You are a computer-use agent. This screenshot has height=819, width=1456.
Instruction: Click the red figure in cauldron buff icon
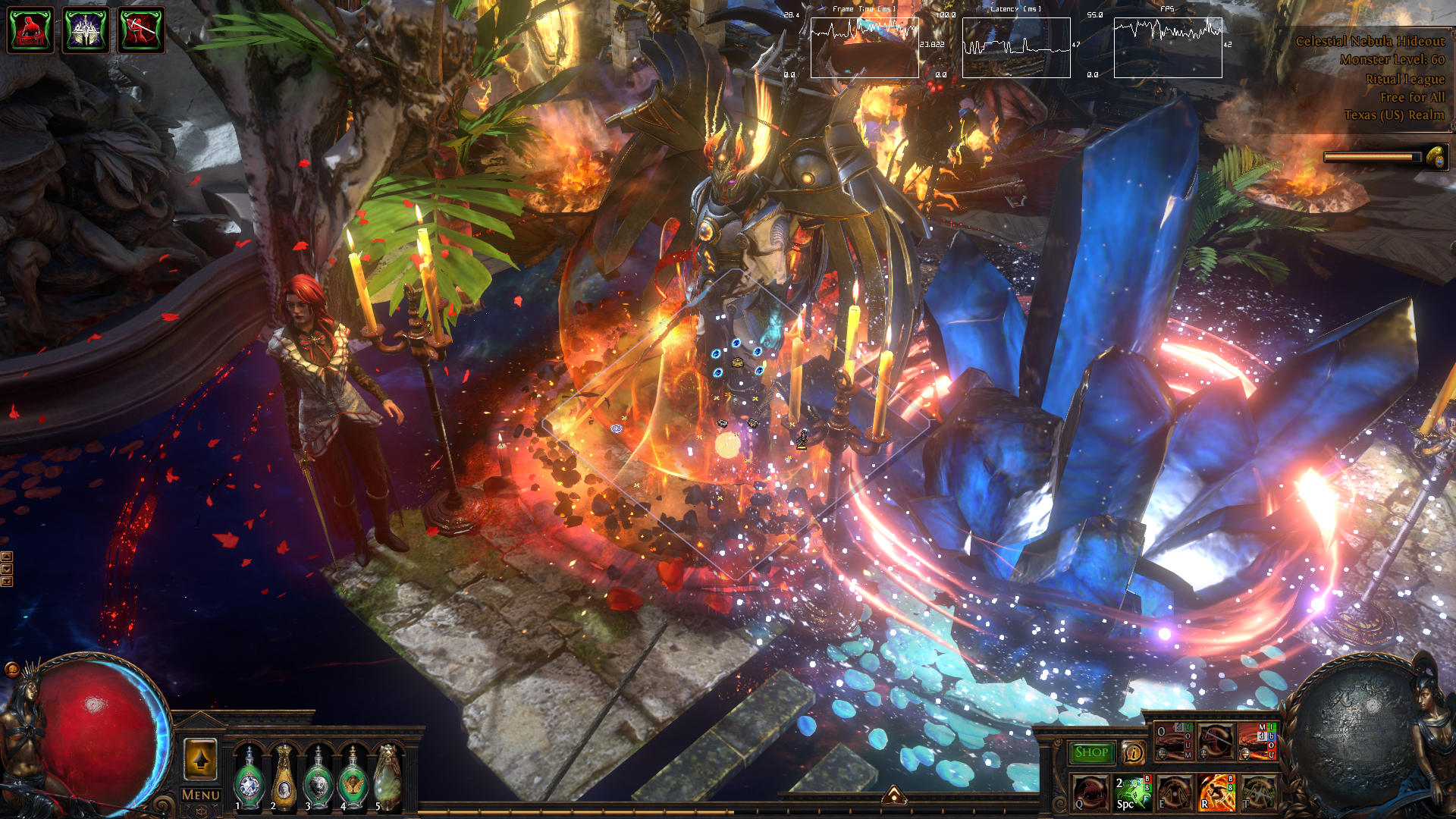coord(30,30)
